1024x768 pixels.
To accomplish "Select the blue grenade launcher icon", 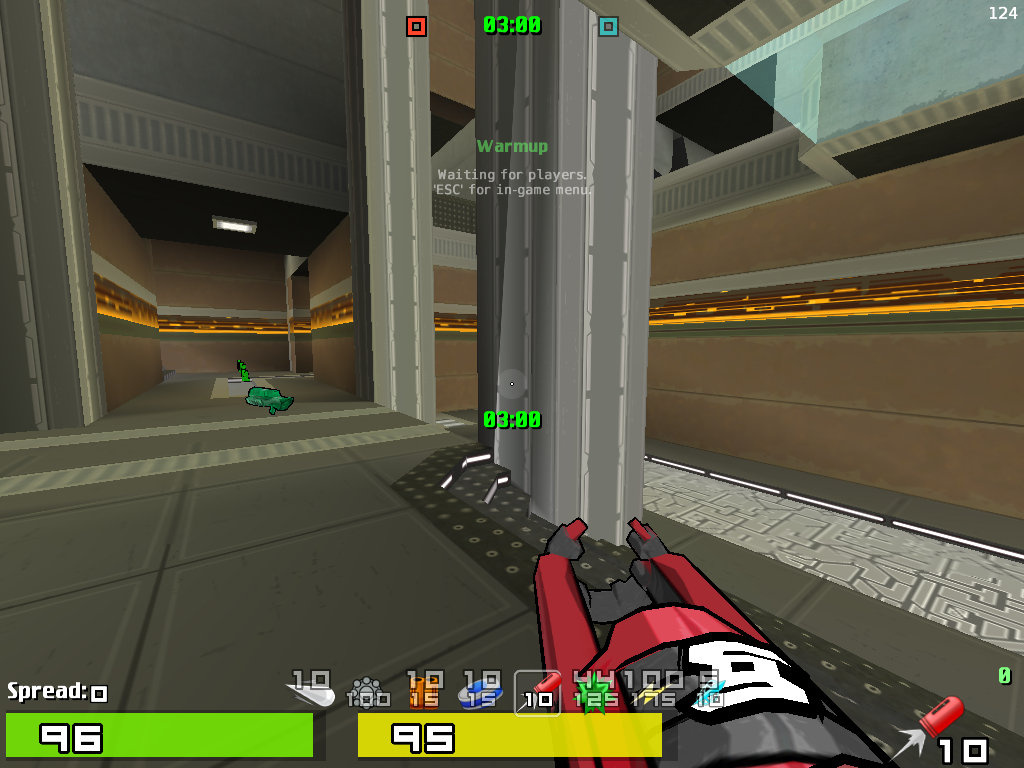I will click(x=481, y=691).
